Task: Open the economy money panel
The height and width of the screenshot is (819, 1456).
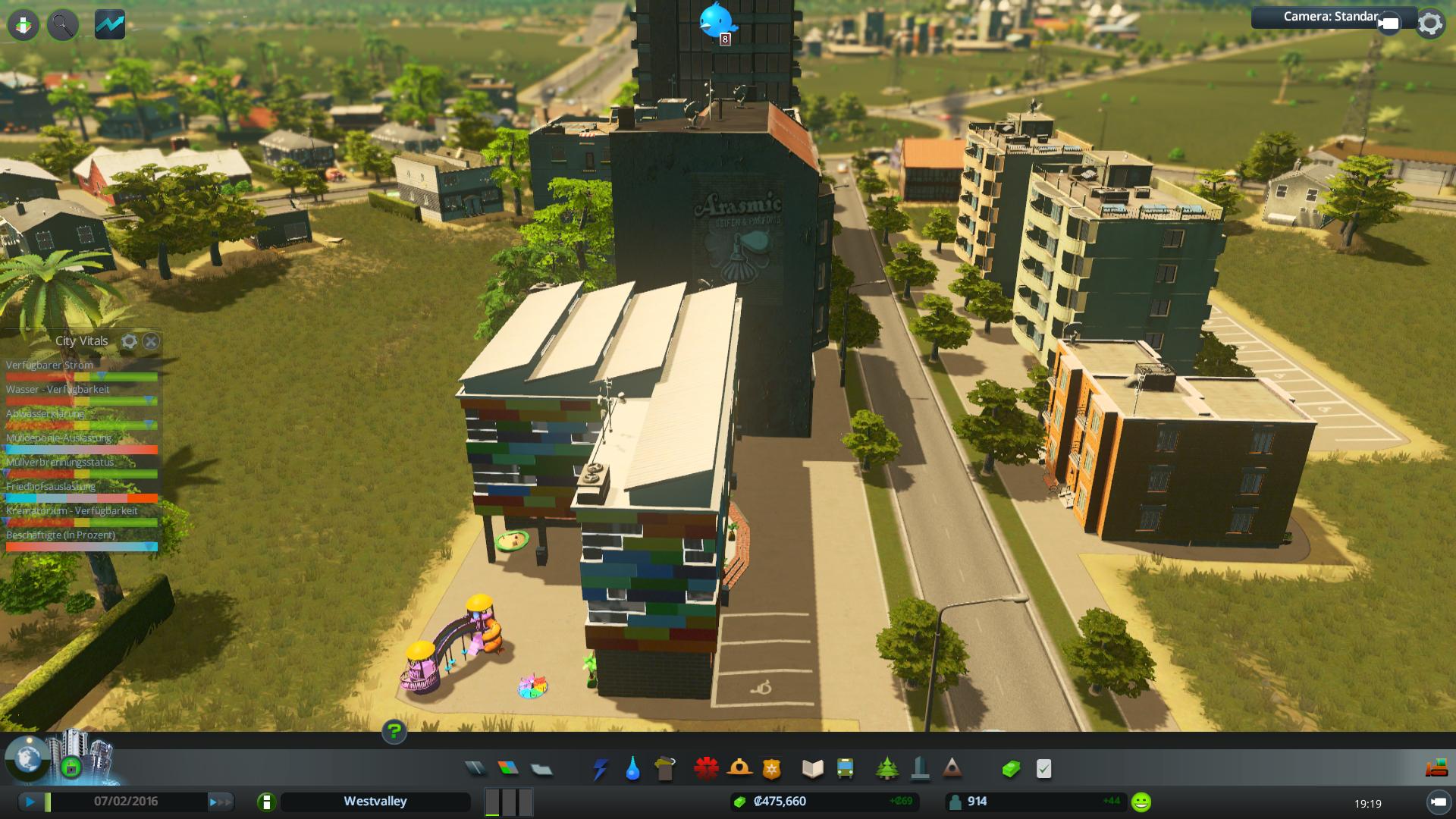Action: pyautogui.click(x=1011, y=769)
